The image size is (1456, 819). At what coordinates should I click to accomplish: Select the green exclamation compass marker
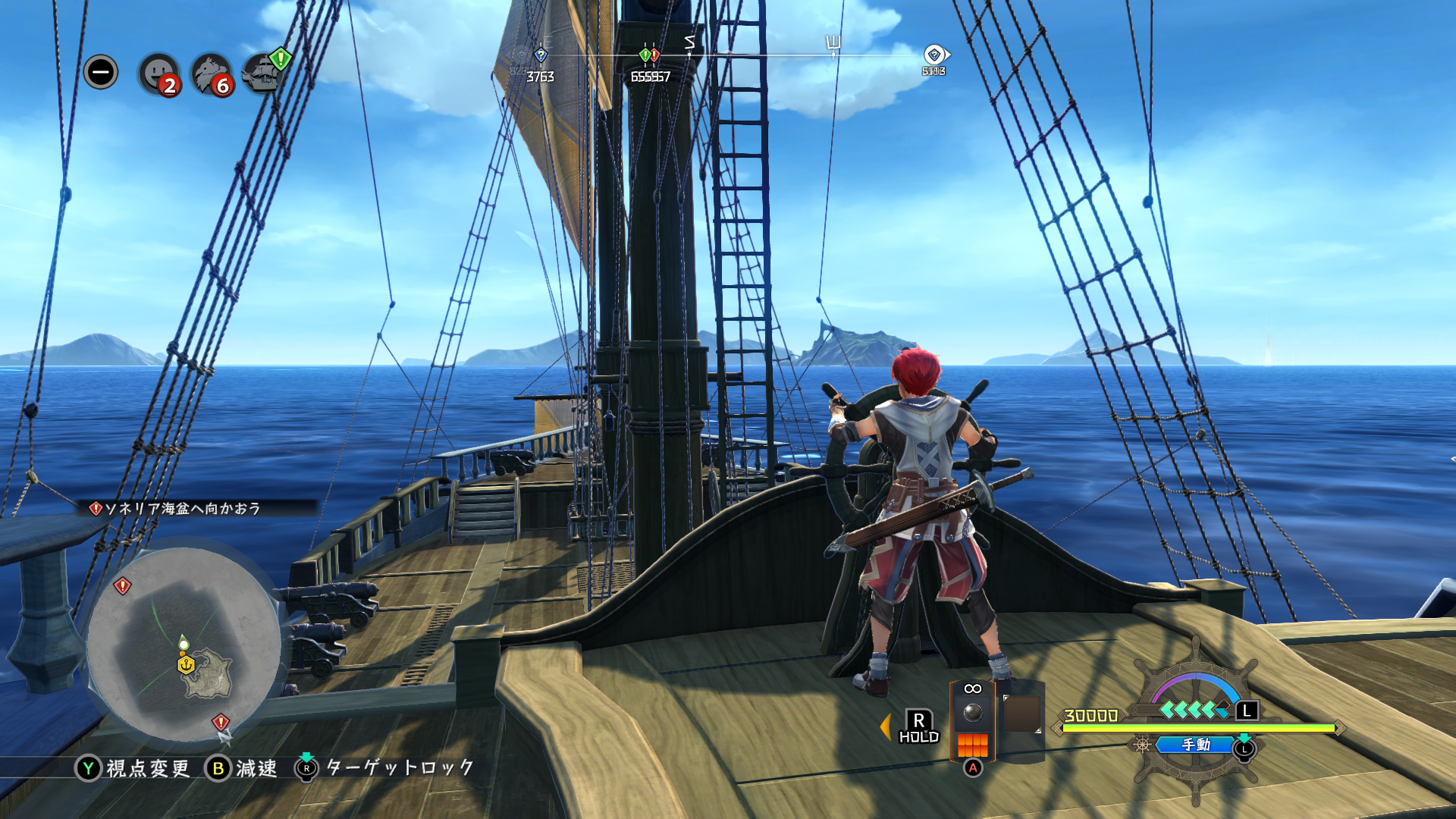click(x=645, y=55)
